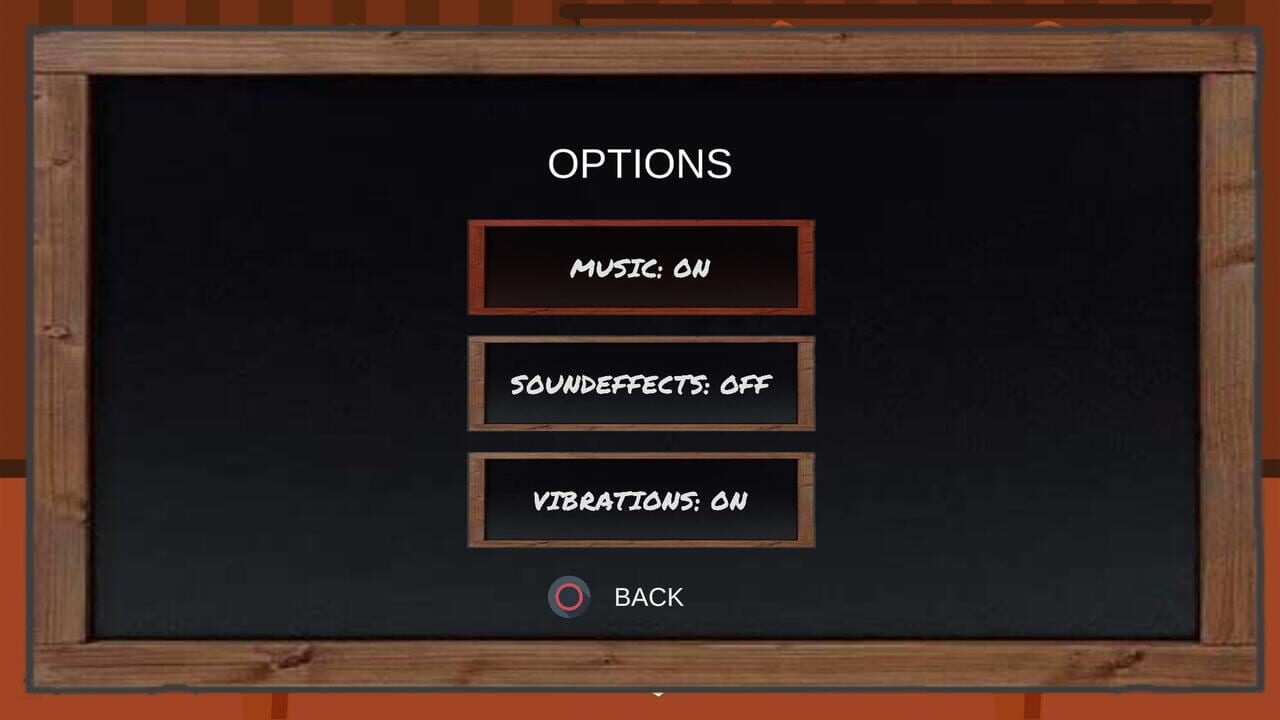Select the OPTIONS heading
The image size is (1280, 720).
640,163
